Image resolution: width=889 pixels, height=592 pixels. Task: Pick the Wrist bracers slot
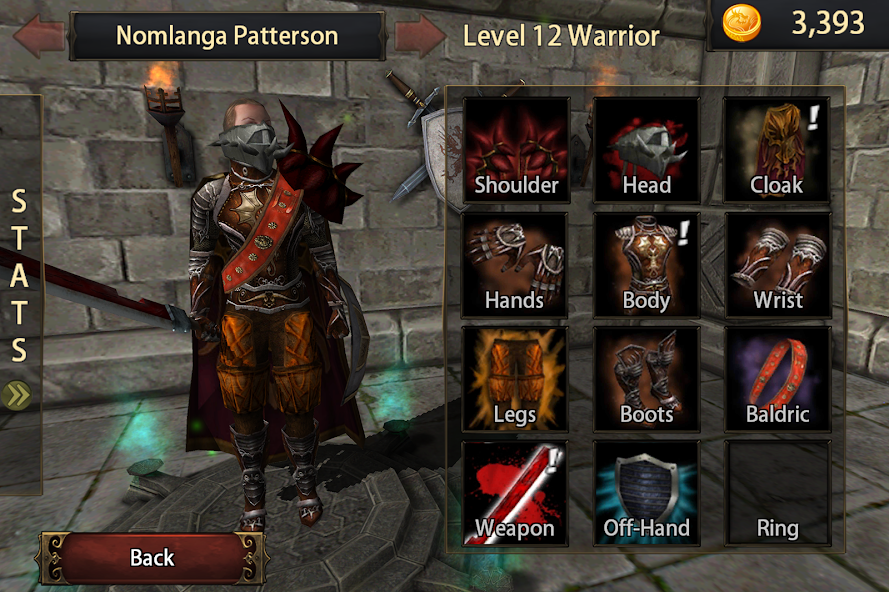coord(777,265)
